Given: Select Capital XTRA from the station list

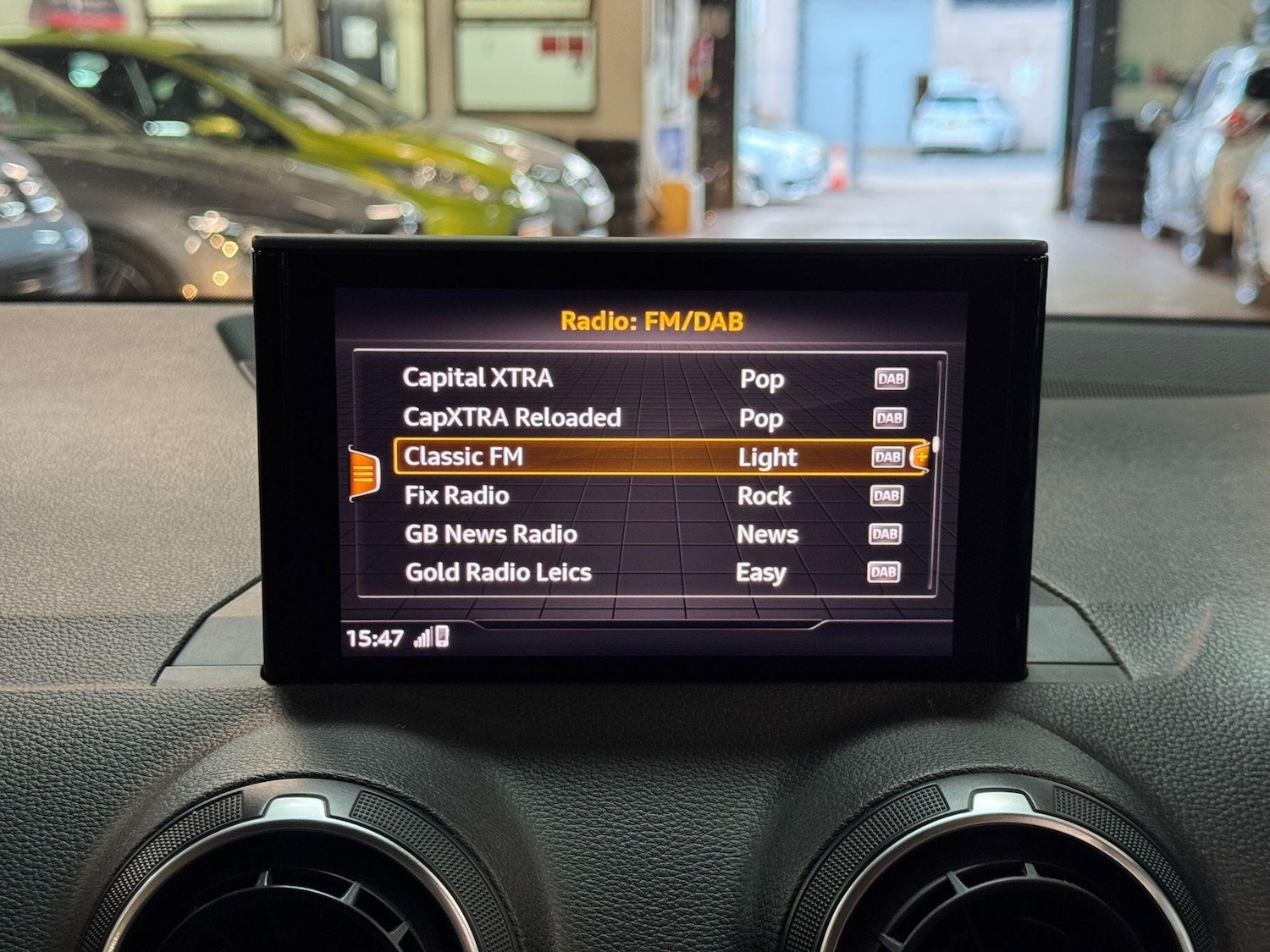Looking at the screenshot, I should click(x=478, y=378).
